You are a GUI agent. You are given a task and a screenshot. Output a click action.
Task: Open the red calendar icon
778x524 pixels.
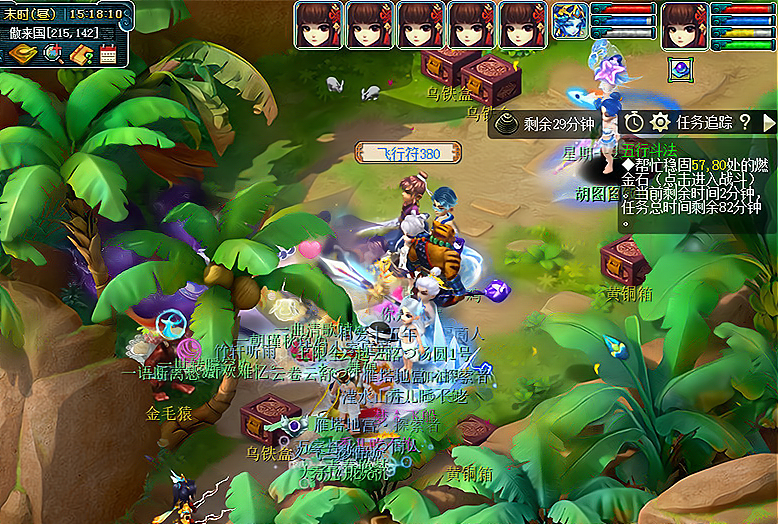pos(108,54)
